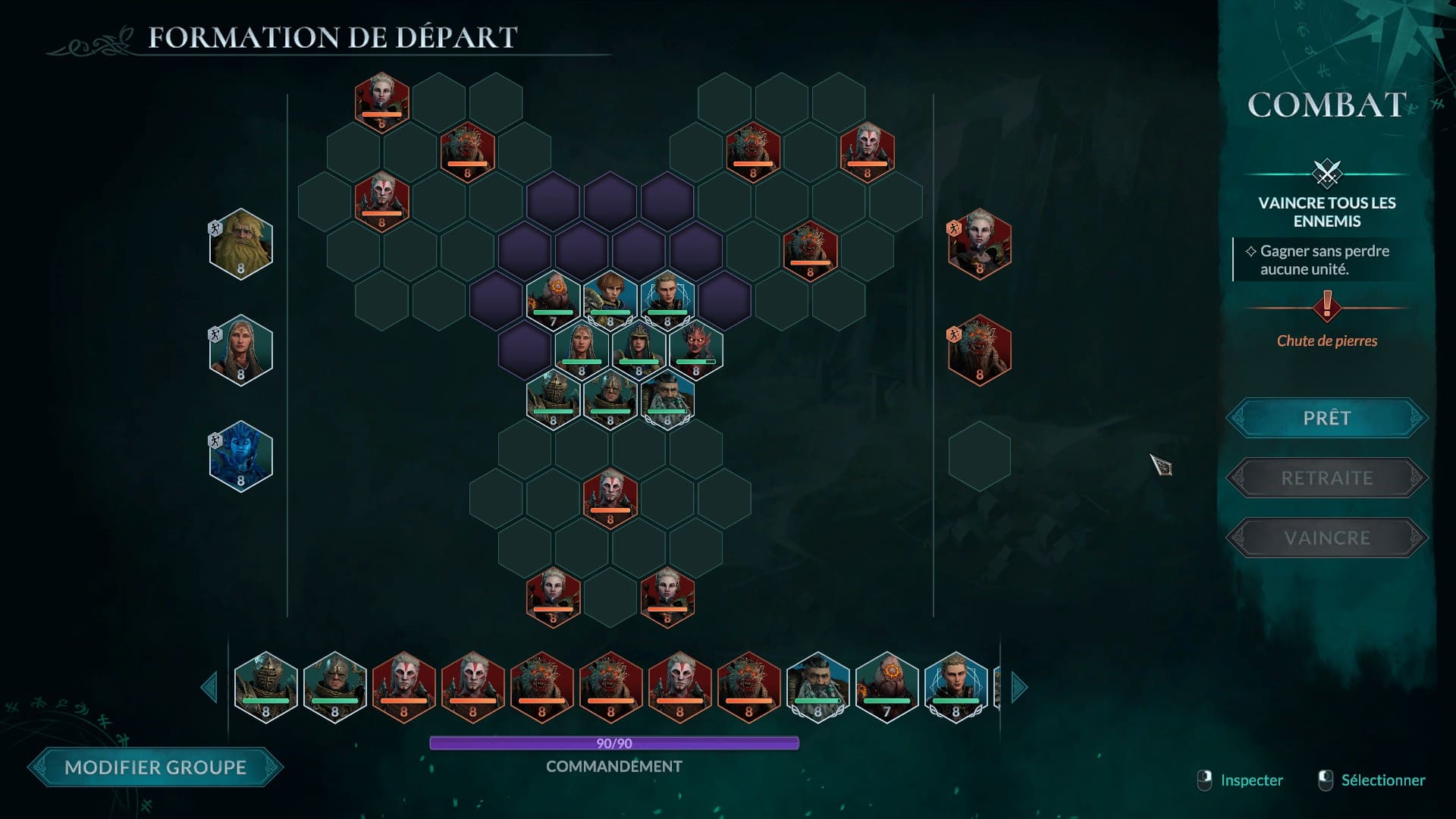
Task: Show previous units with the left arrow
Action: pos(209,687)
